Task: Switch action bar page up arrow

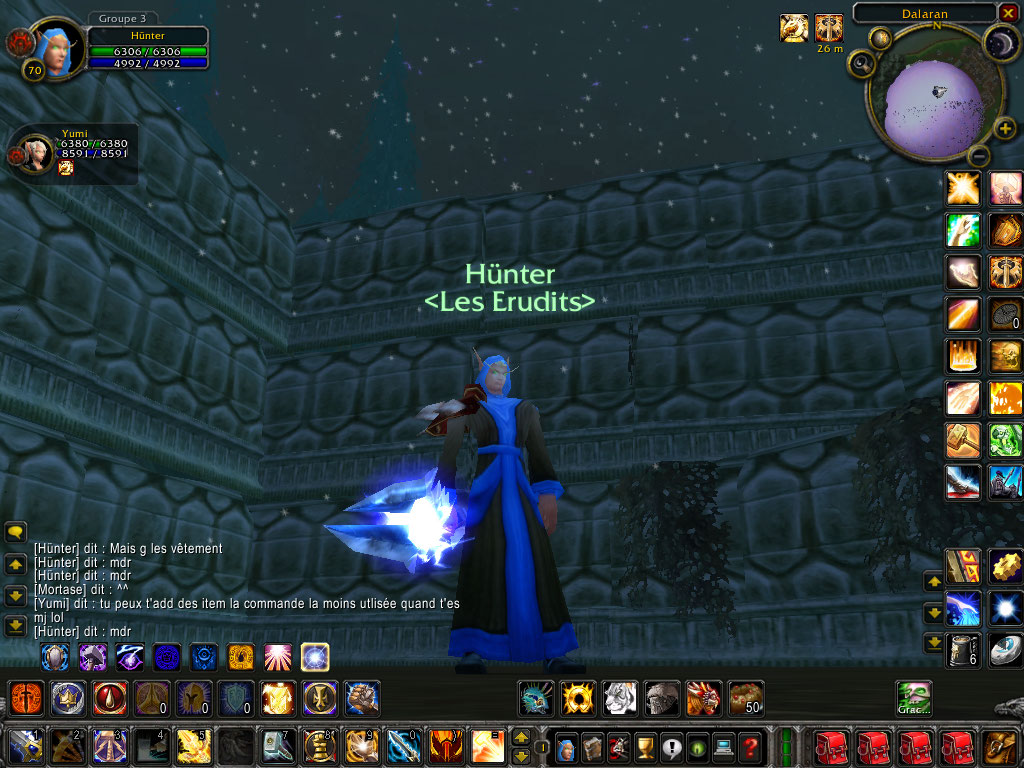Action: point(520,736)
